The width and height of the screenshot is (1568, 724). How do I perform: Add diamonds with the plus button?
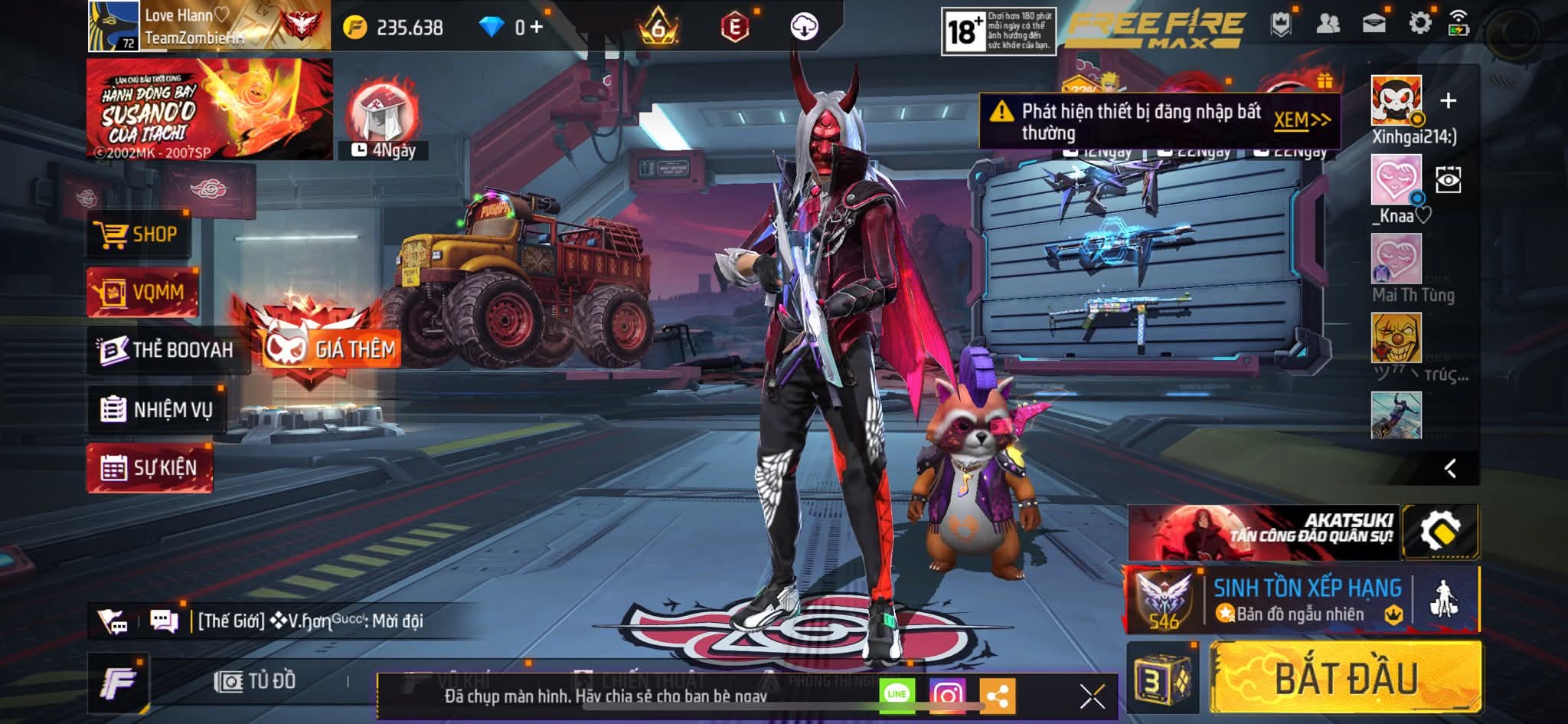536,28
